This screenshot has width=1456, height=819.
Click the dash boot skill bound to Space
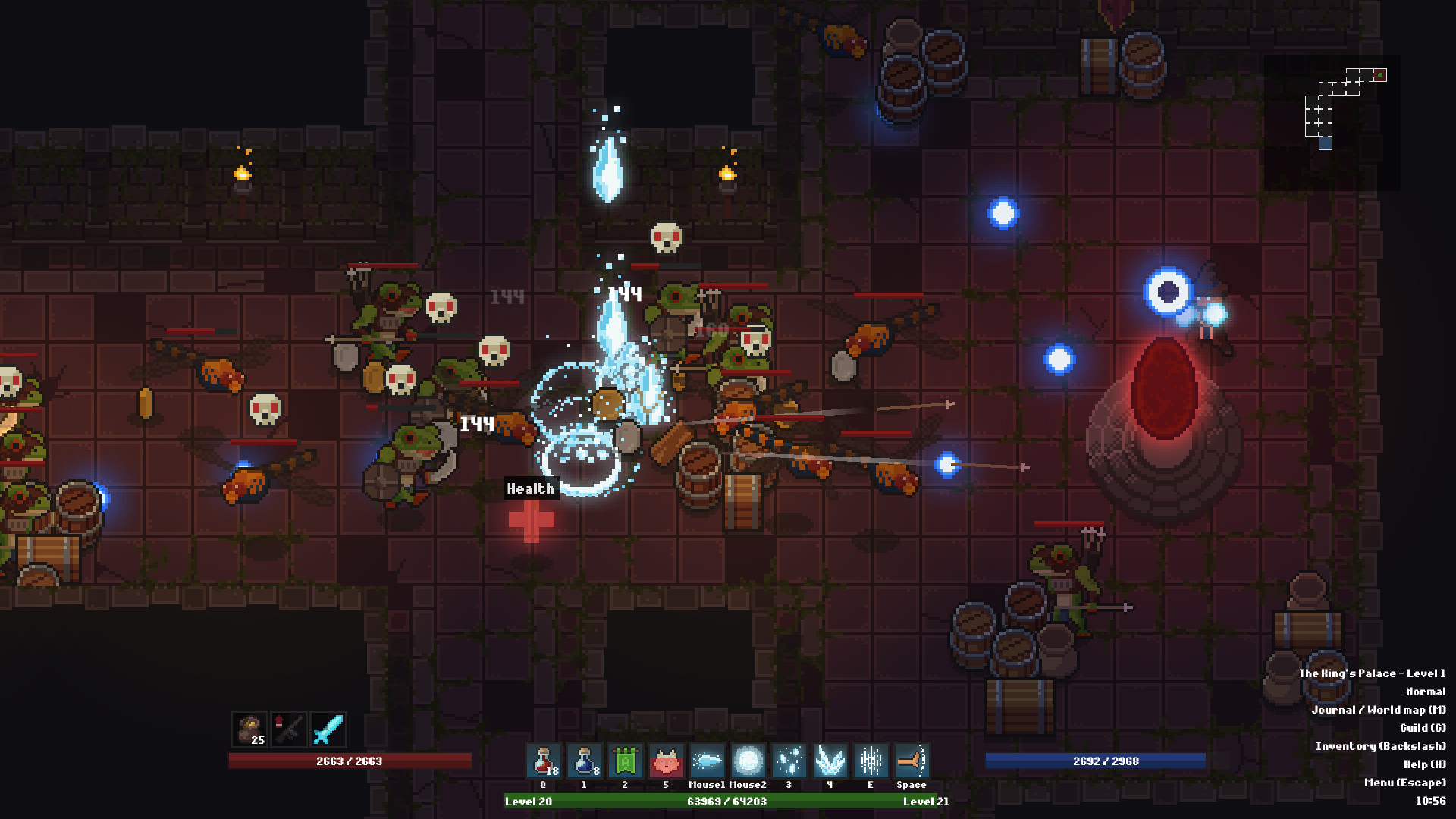pyautogui.click(x=911, y=762)
